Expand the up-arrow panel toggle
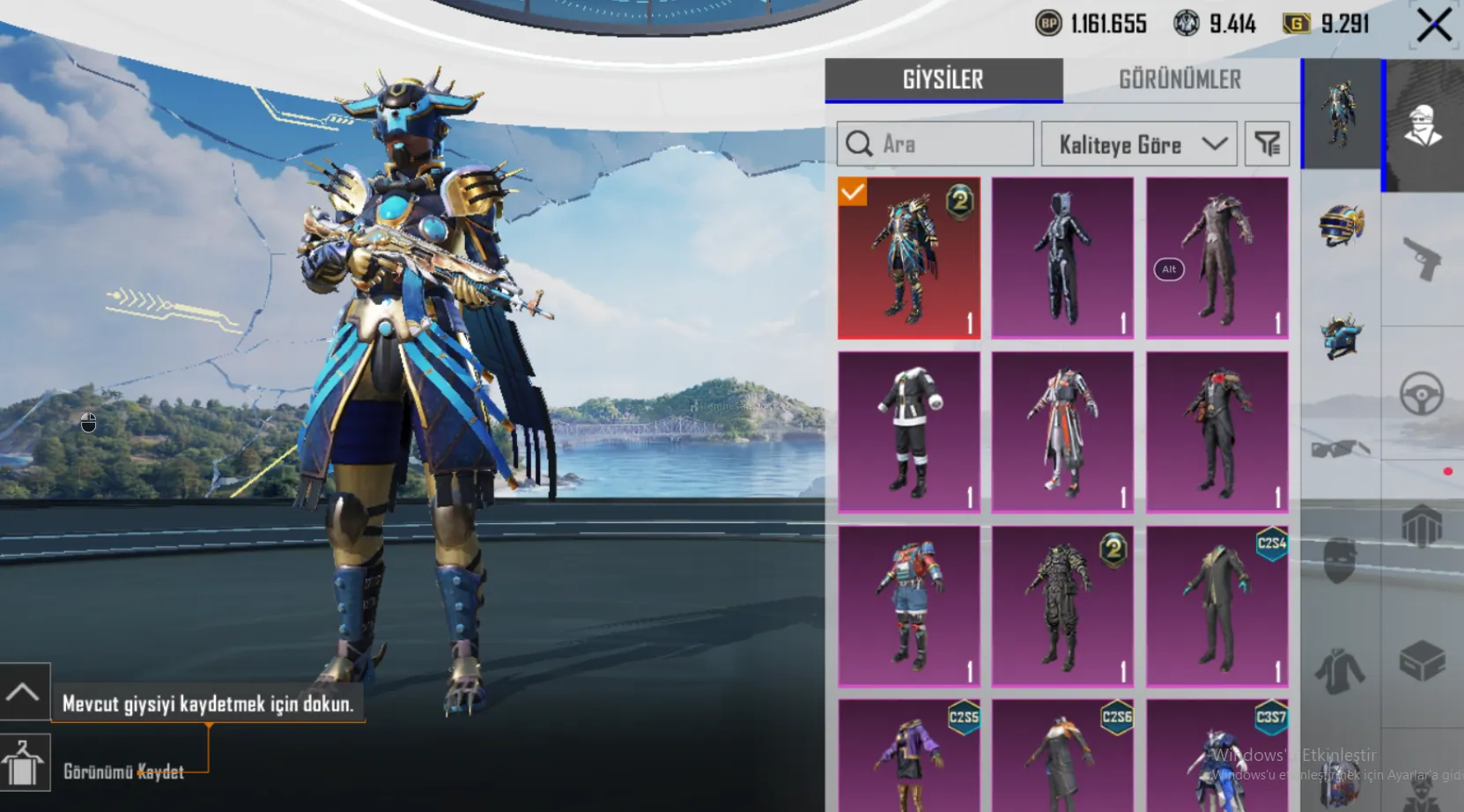This screenshot has height=812, width=1464. [x=24, y=692]
